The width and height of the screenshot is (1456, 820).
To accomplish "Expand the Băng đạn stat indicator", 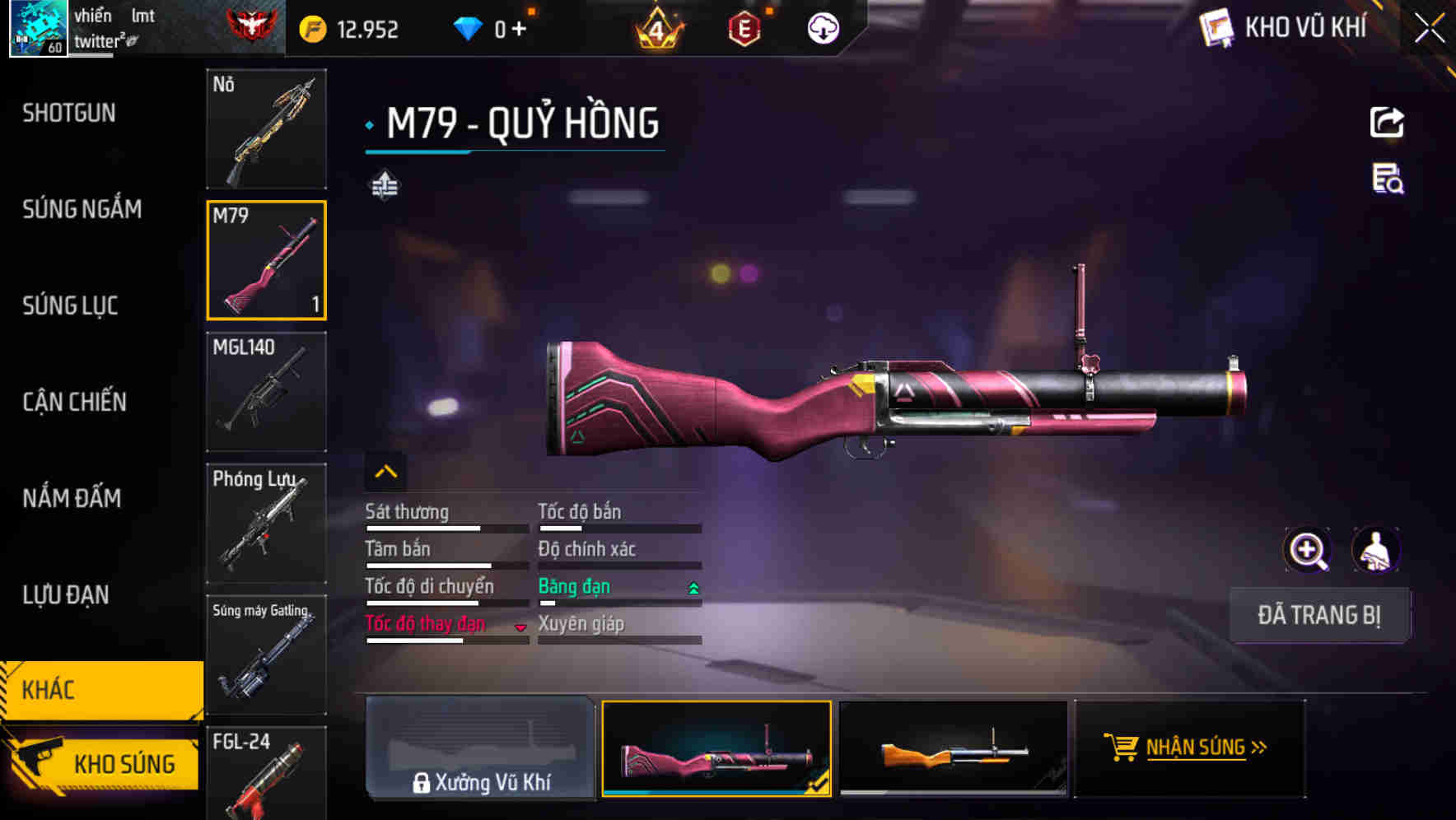I will 692,586.
